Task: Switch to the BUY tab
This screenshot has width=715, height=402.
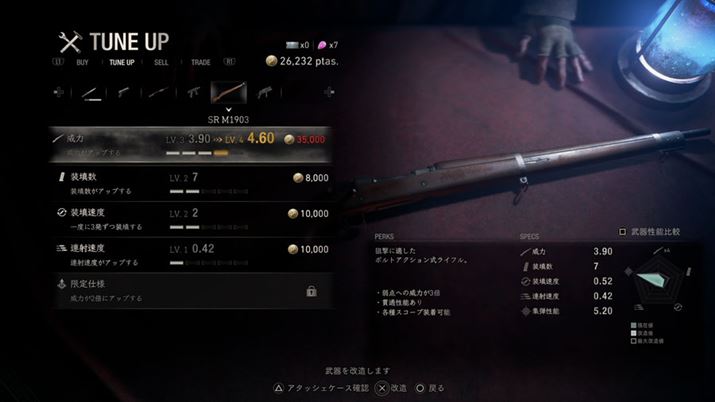Action: pyautogui.click(x=83, y=62)
